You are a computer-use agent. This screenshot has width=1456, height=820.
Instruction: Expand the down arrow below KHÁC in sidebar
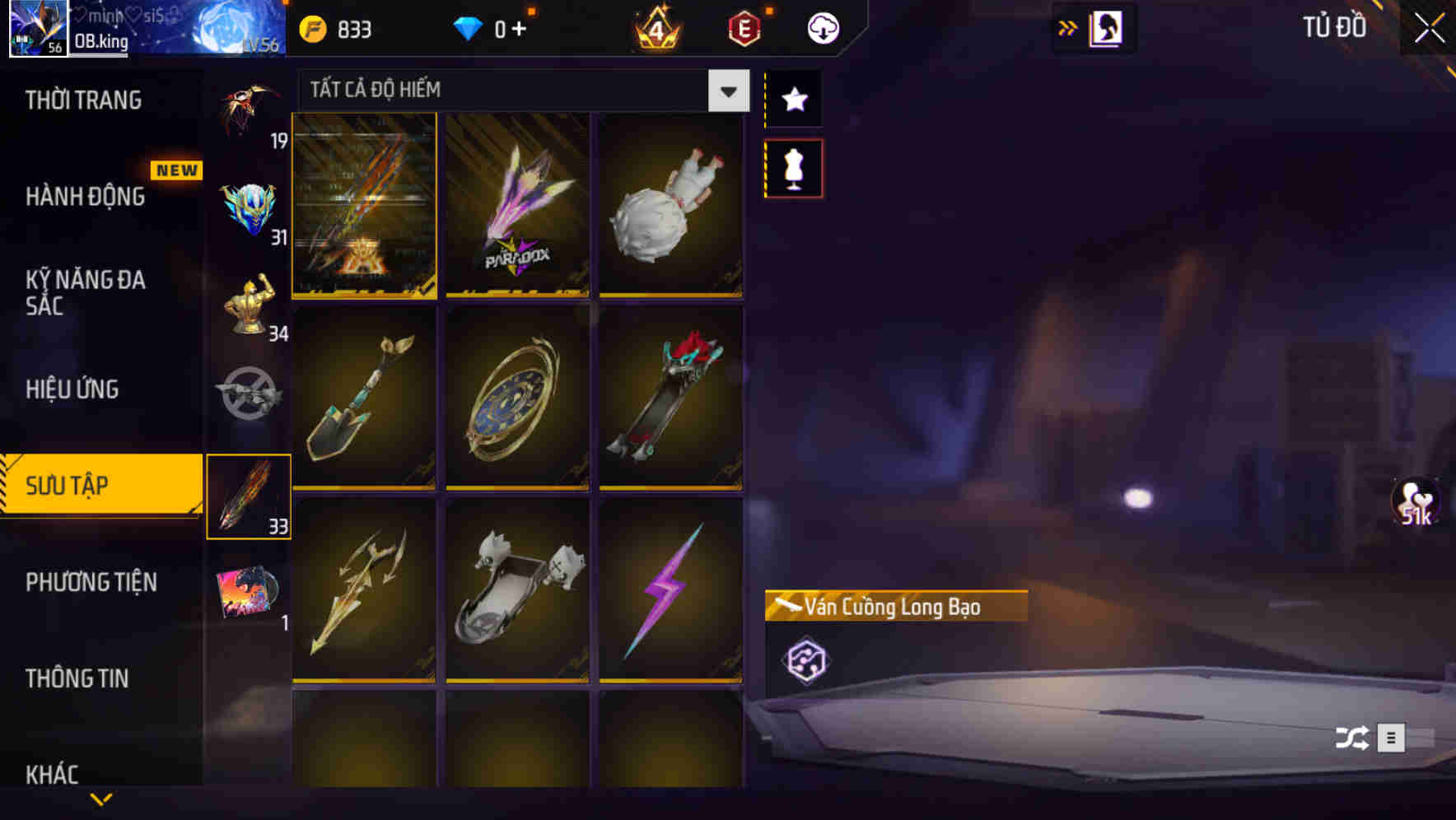coord(101,797)
